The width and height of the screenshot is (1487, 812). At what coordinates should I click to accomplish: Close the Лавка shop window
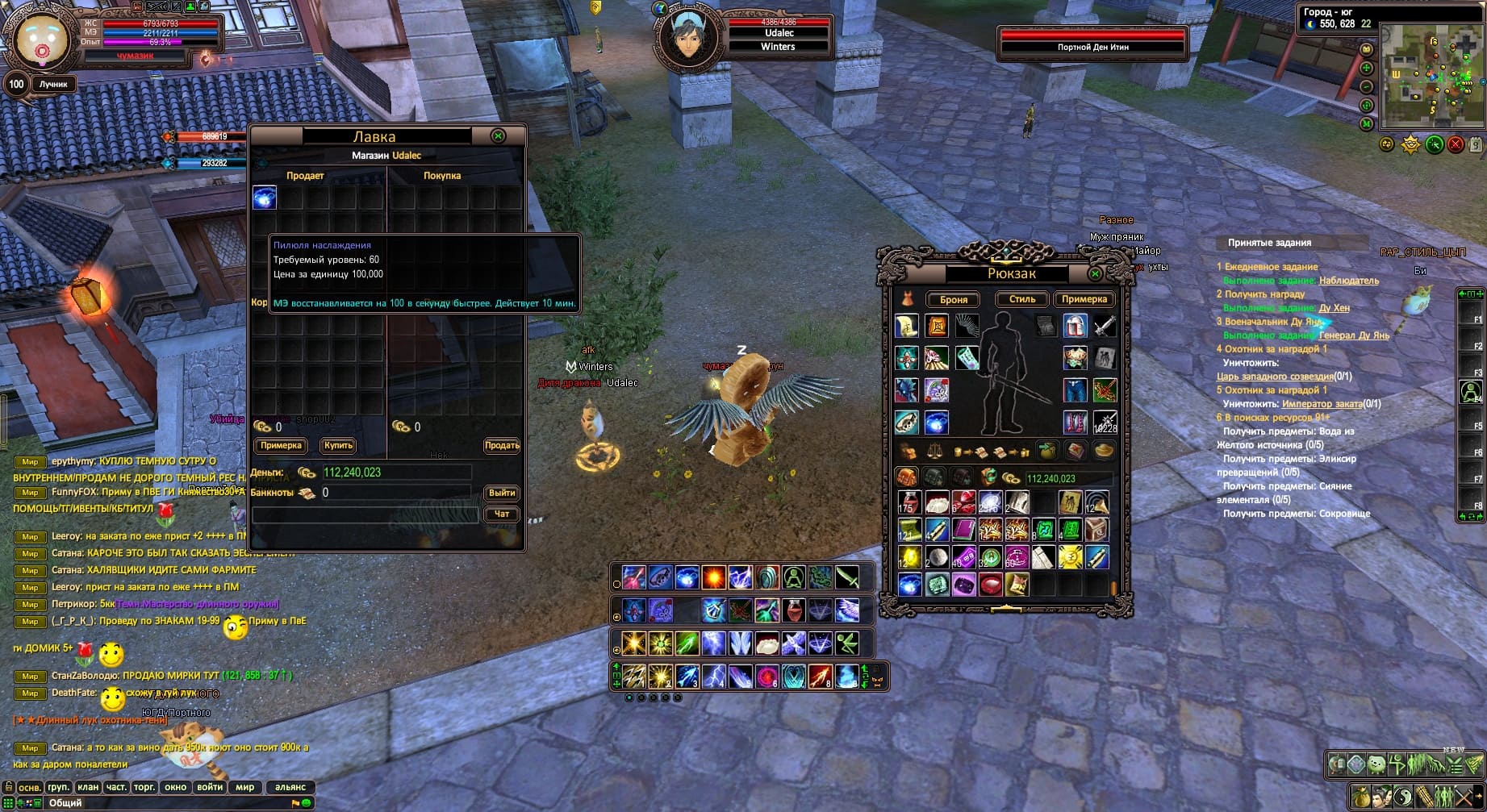498,136
